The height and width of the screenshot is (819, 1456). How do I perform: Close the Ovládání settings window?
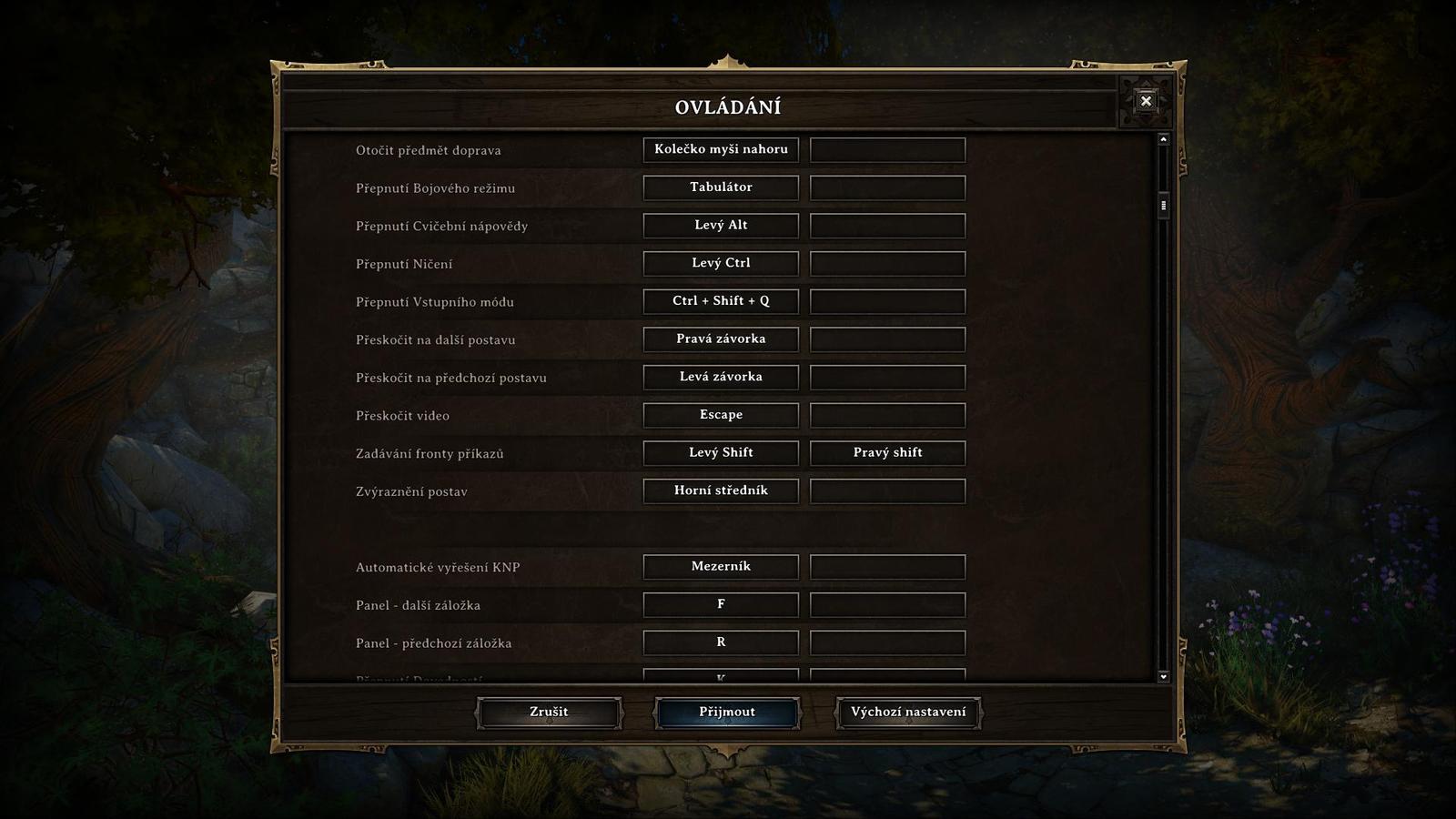(x=1146, y=103)
